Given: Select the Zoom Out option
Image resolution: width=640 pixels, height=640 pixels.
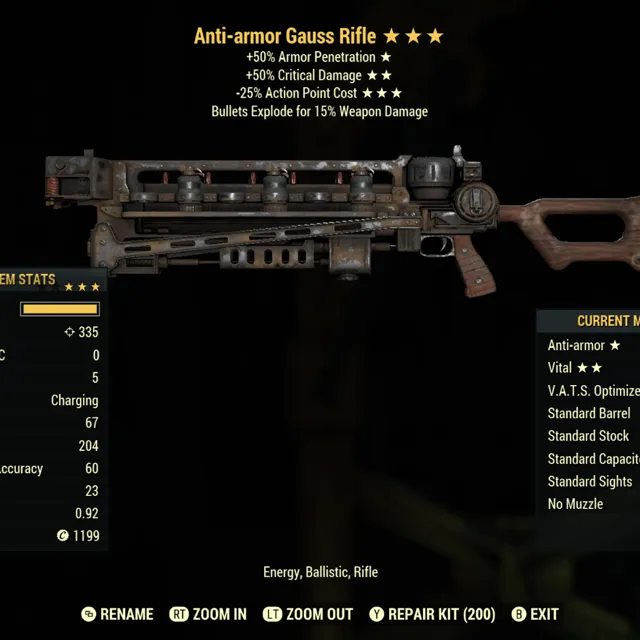Looking at the screenshot, I should pyautogui.click(x=306, y=614).
